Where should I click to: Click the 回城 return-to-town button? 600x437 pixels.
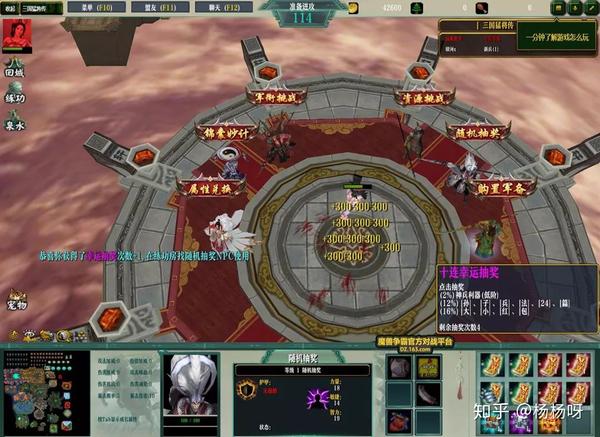click(14, 70)
